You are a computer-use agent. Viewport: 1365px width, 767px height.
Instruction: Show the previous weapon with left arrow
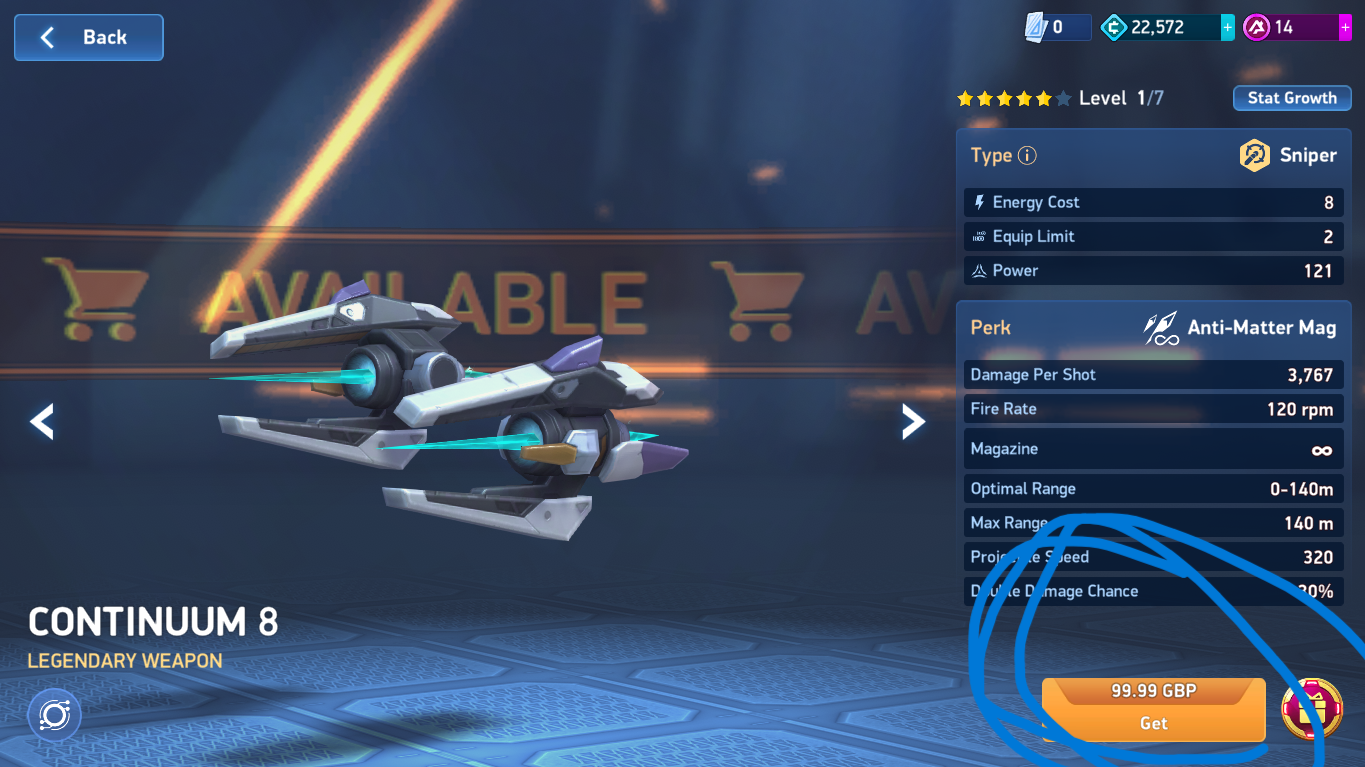[42, 422]
